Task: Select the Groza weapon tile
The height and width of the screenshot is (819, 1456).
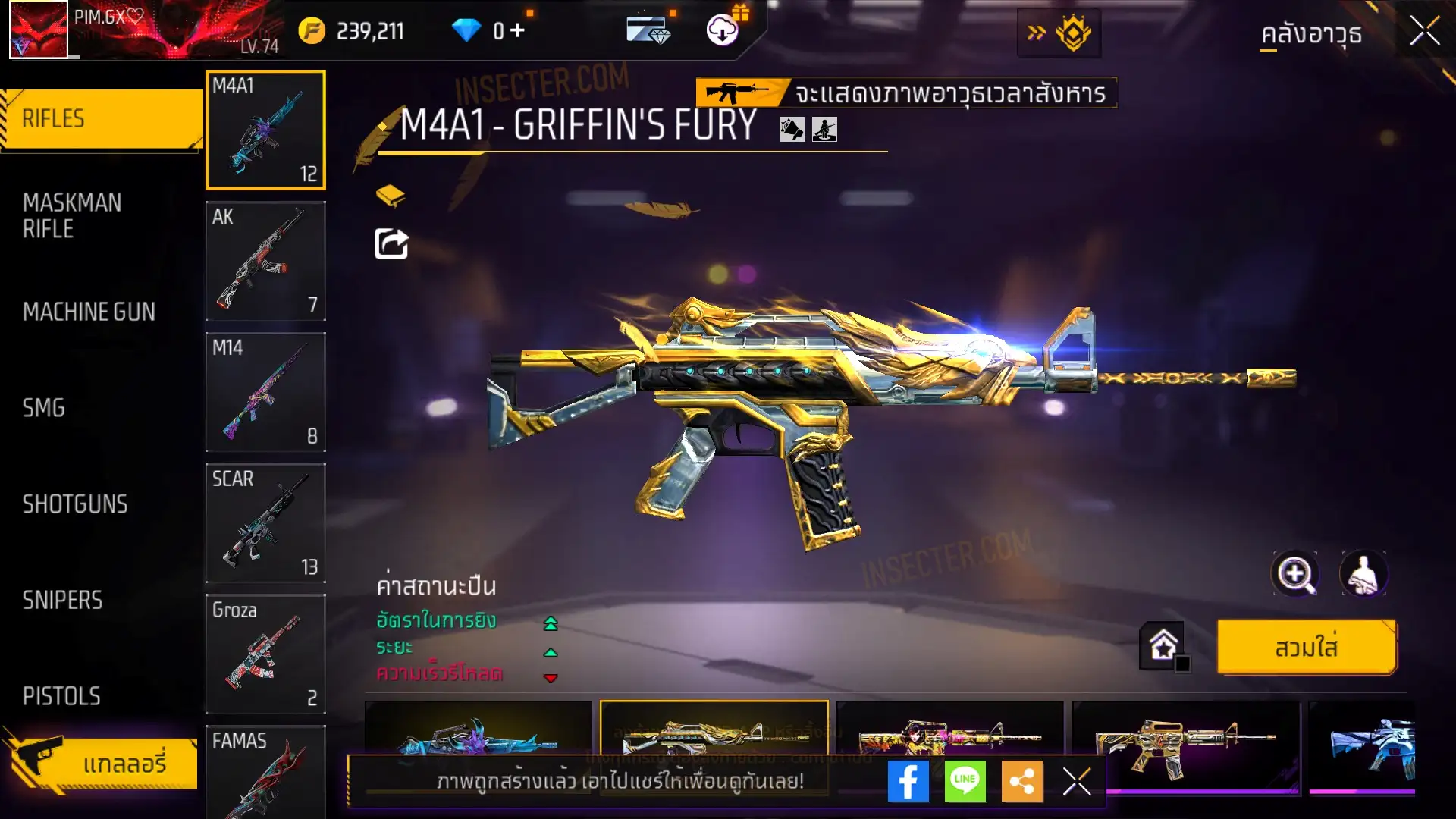Action: [x=265, y=654]
